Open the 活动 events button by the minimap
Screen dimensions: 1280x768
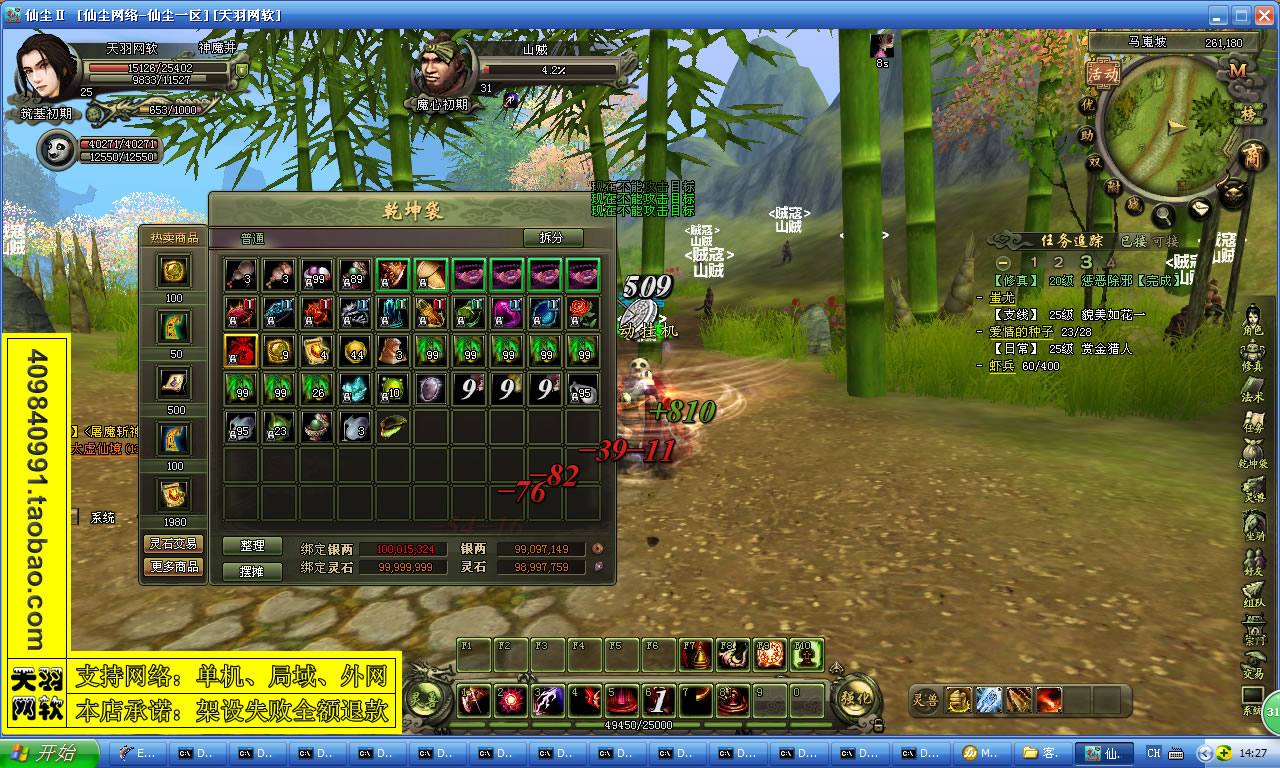pyautogui.click(x=1103, y=73)
